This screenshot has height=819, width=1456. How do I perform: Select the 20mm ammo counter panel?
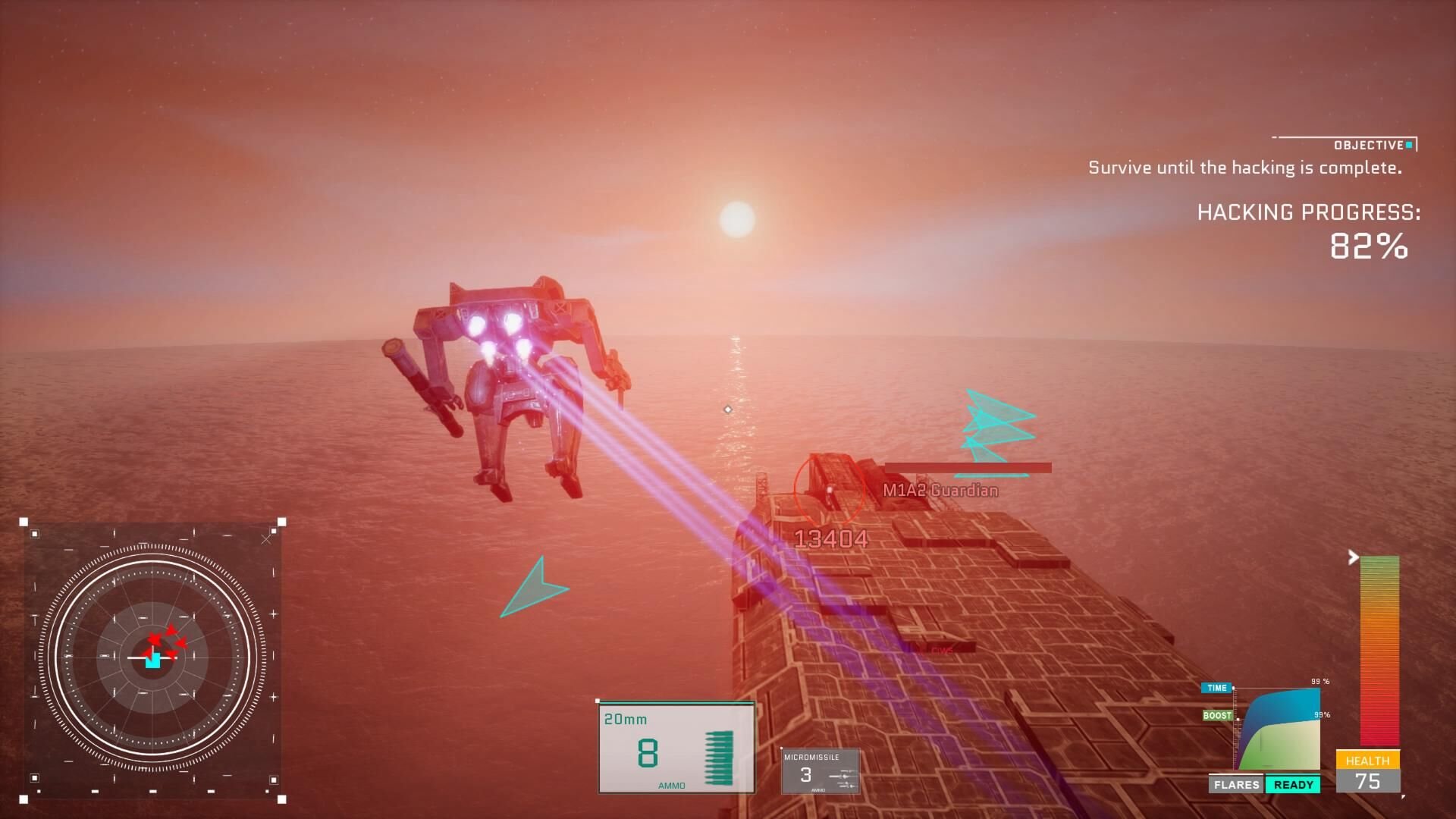click(676, 747)
